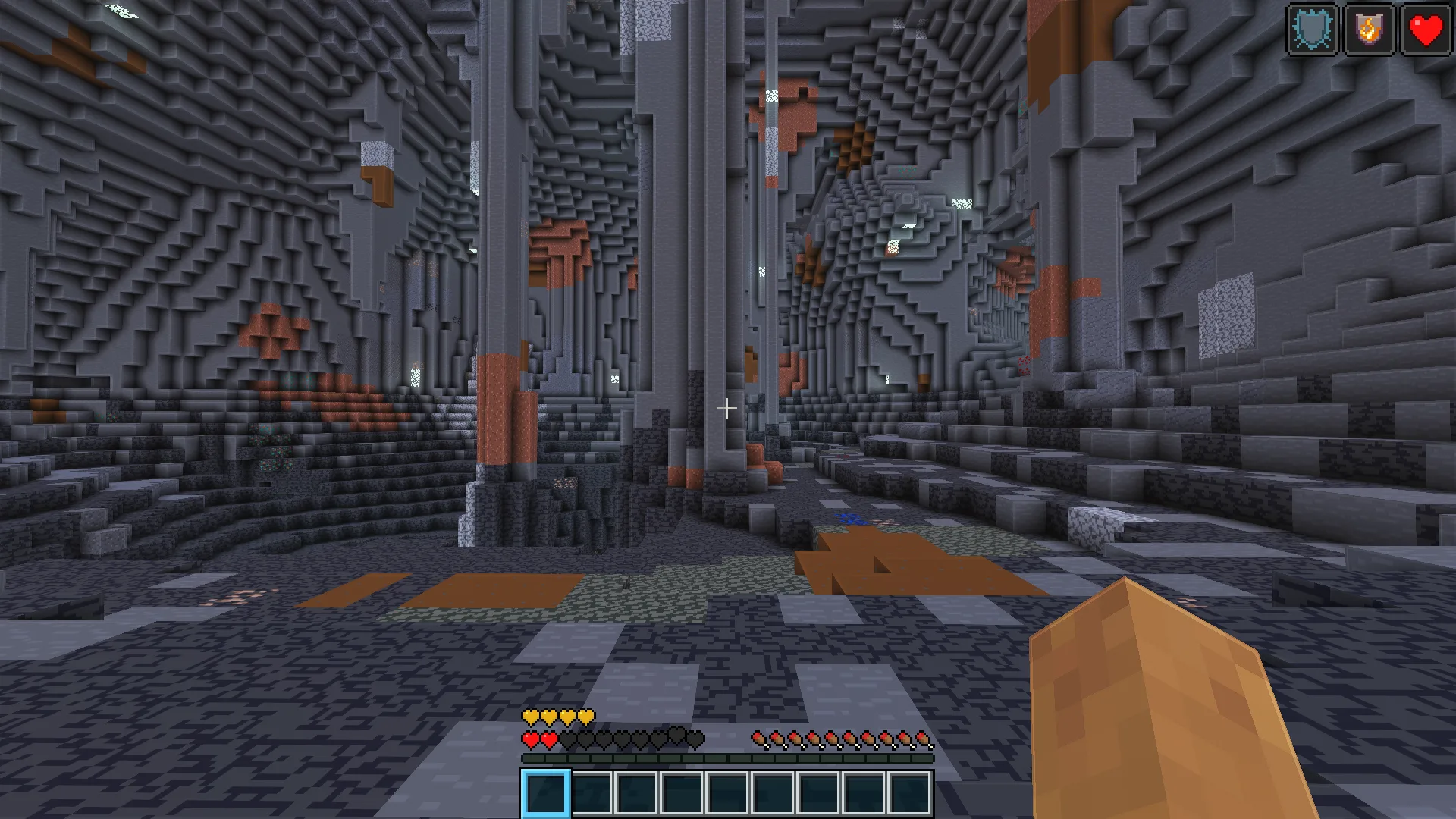Screen dimensions: 1456x819
Task: Select the highlighted first hotbar slot
Action: 546,792
